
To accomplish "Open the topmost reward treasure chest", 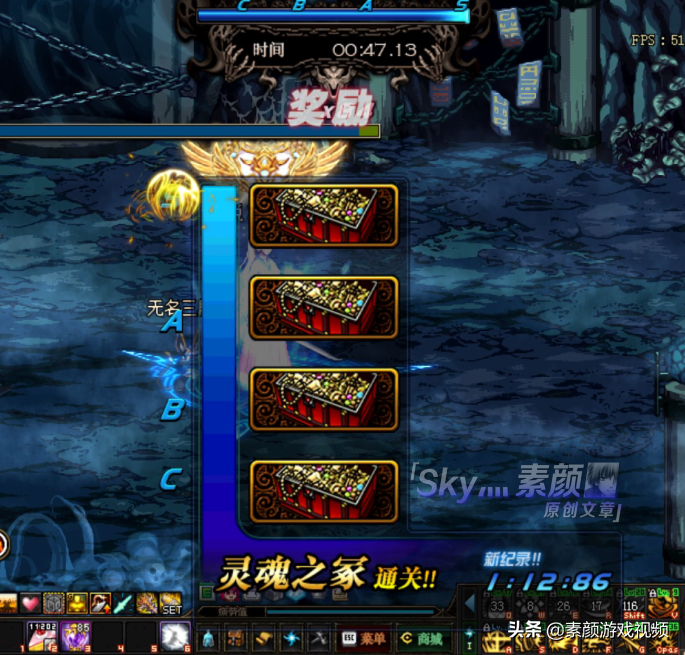I will click(x=324, y=215).
